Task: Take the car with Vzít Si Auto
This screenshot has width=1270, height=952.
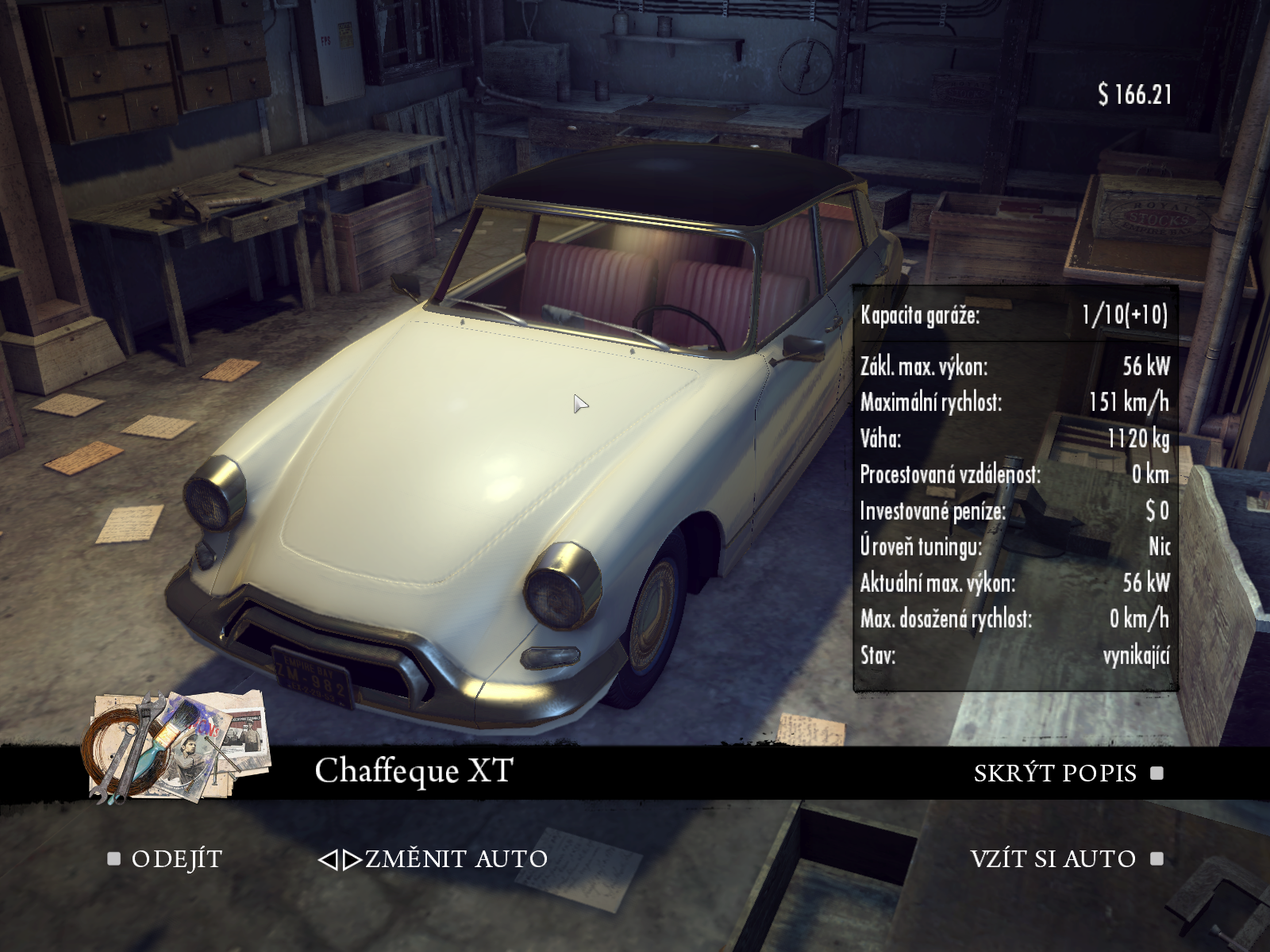Action: coord(1053,859)
